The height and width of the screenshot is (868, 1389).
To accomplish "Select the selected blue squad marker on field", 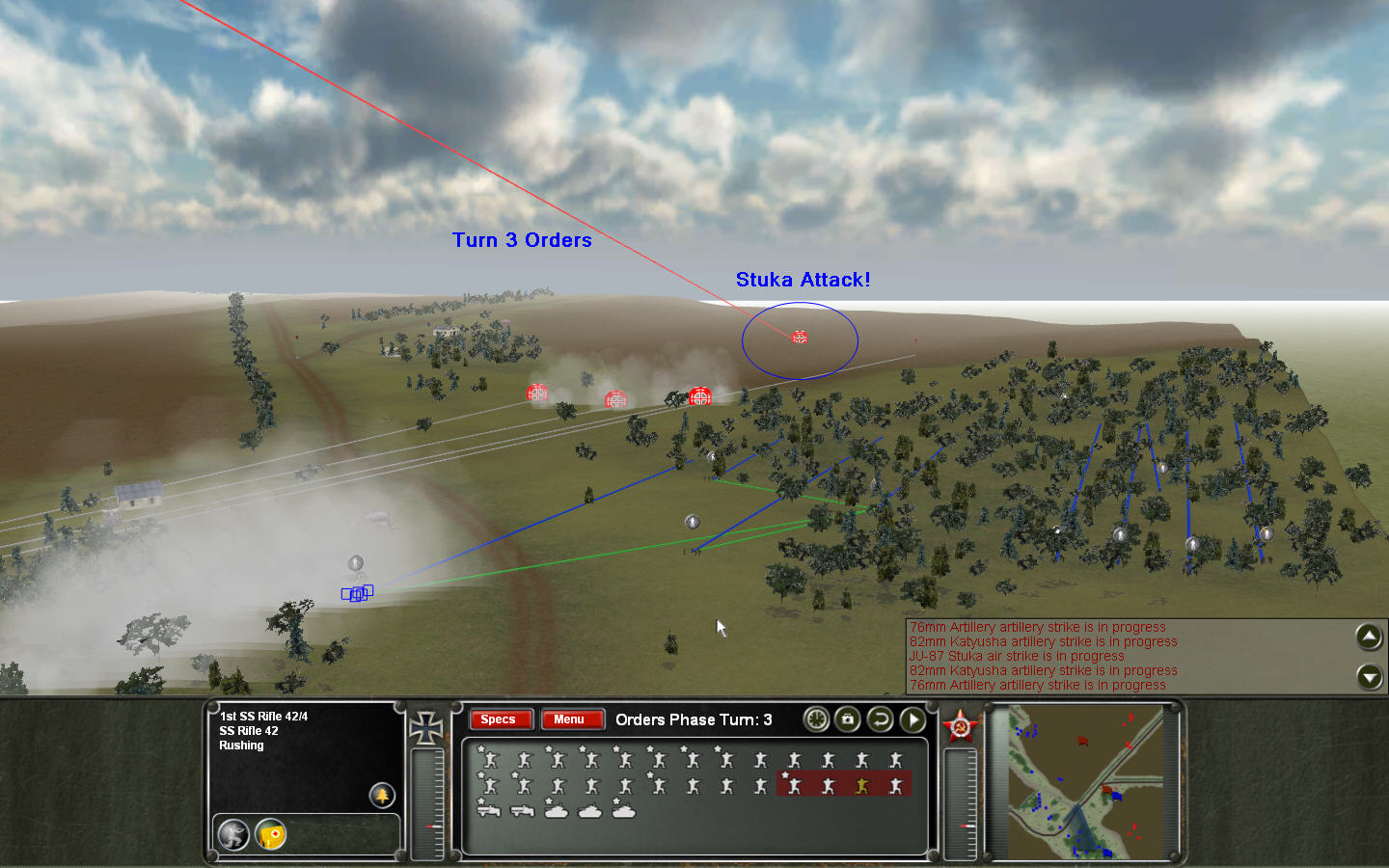I will tap(357, 593).
